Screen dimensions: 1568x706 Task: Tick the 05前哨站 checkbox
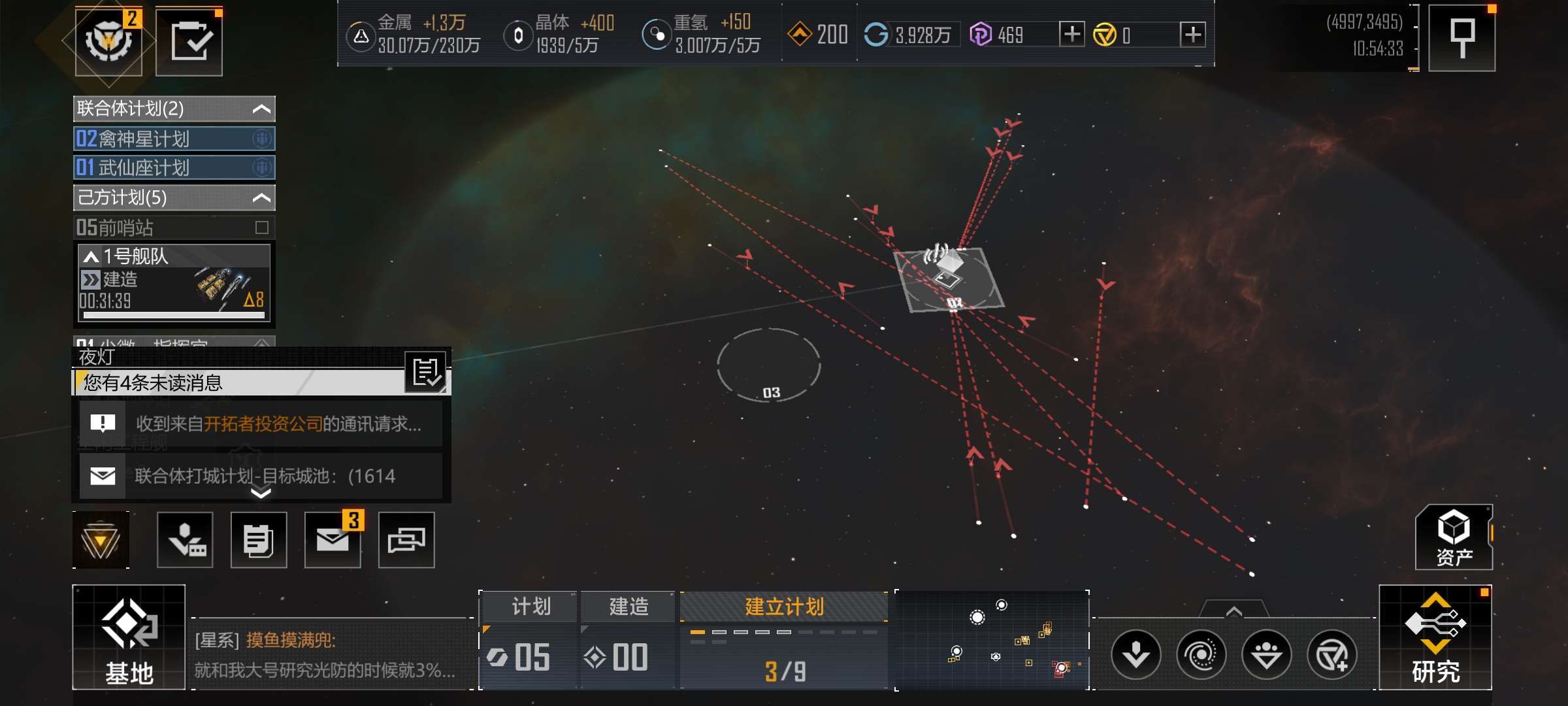point(262,227)
